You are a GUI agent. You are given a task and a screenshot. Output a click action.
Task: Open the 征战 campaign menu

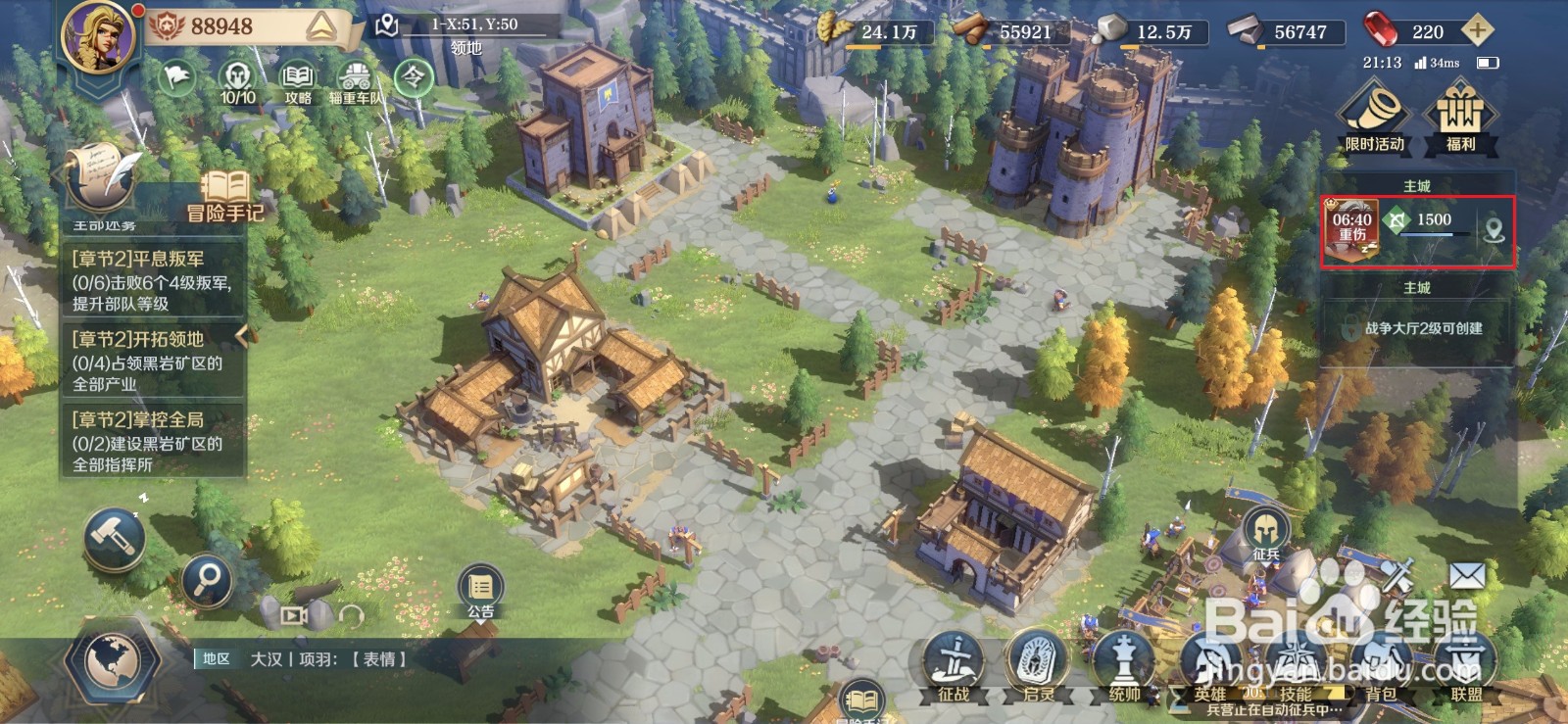coord(954,666)
